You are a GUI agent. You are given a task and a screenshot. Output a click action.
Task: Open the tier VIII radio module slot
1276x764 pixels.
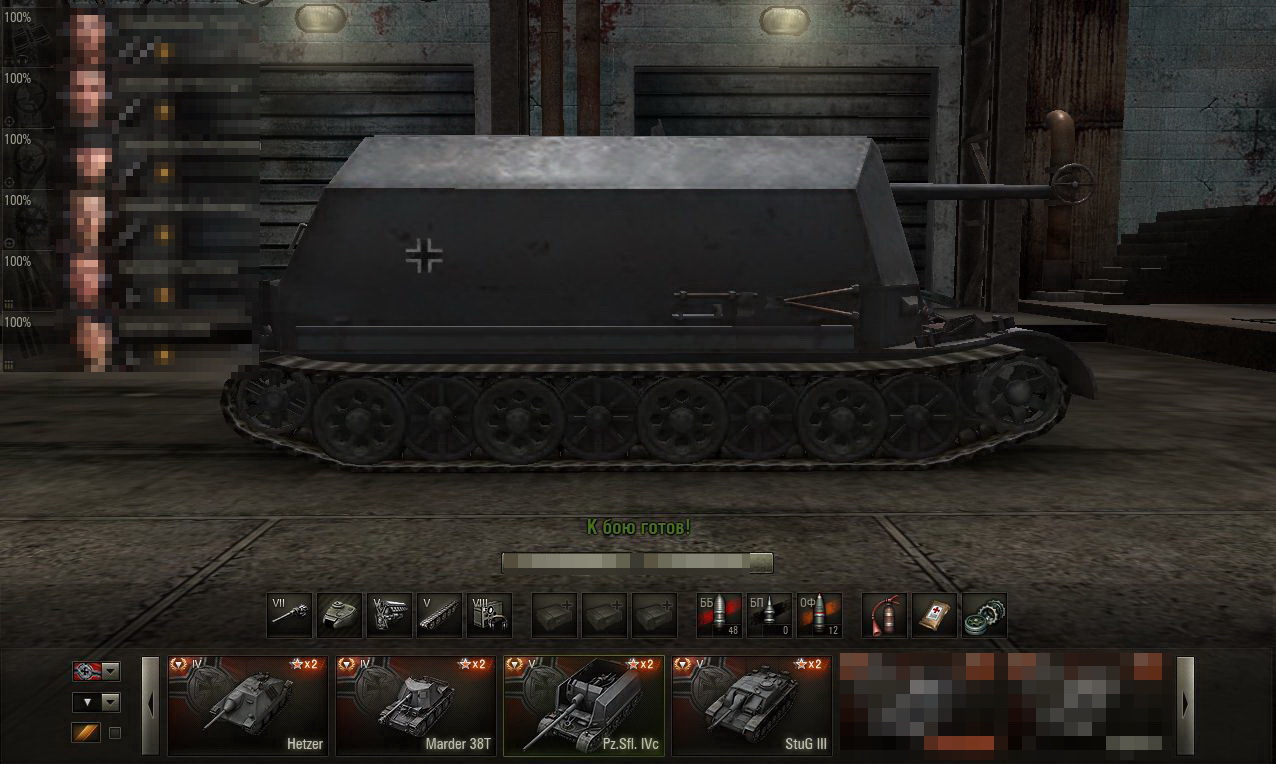(490, 615)
